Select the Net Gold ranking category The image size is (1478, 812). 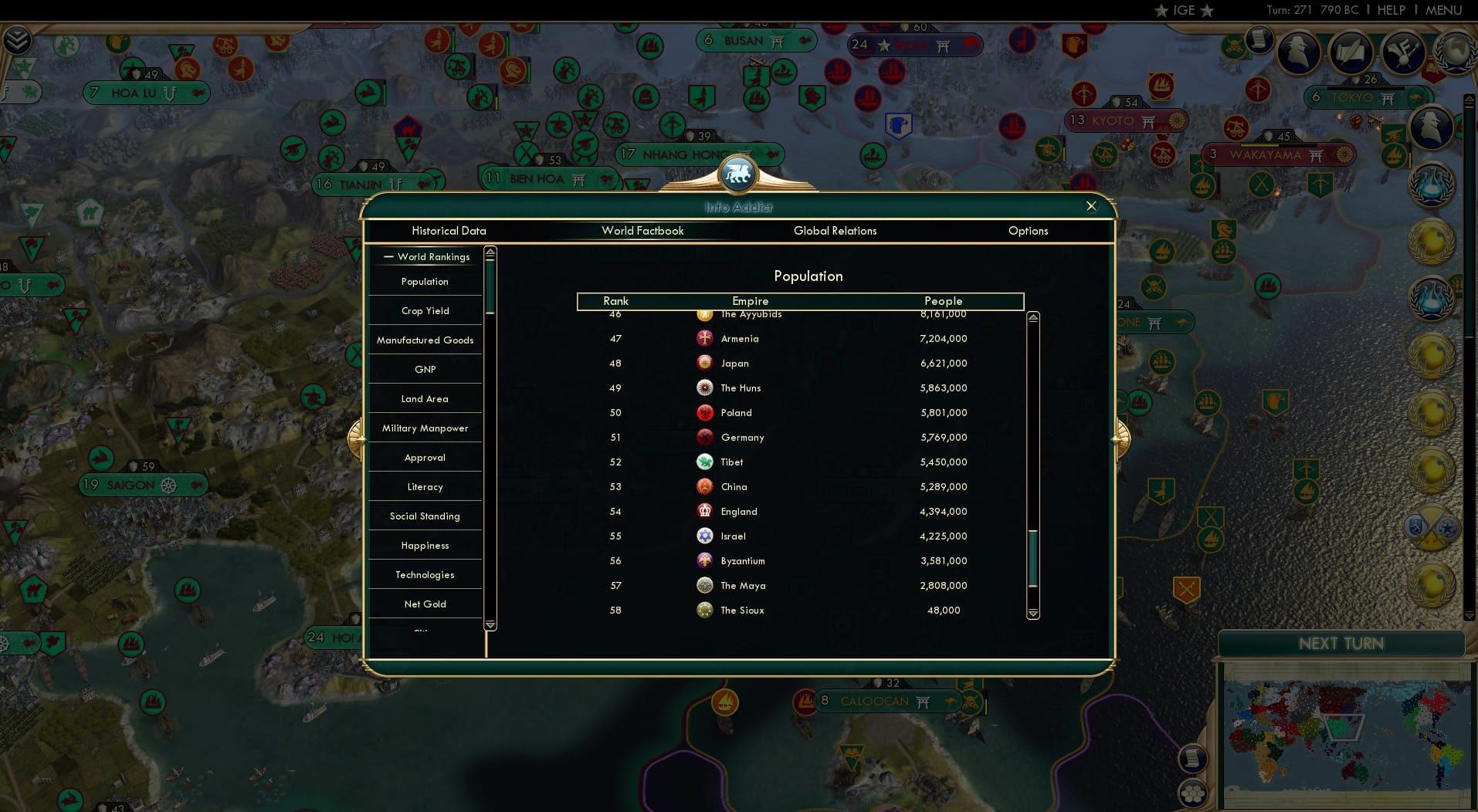click(x=425, y=604)
